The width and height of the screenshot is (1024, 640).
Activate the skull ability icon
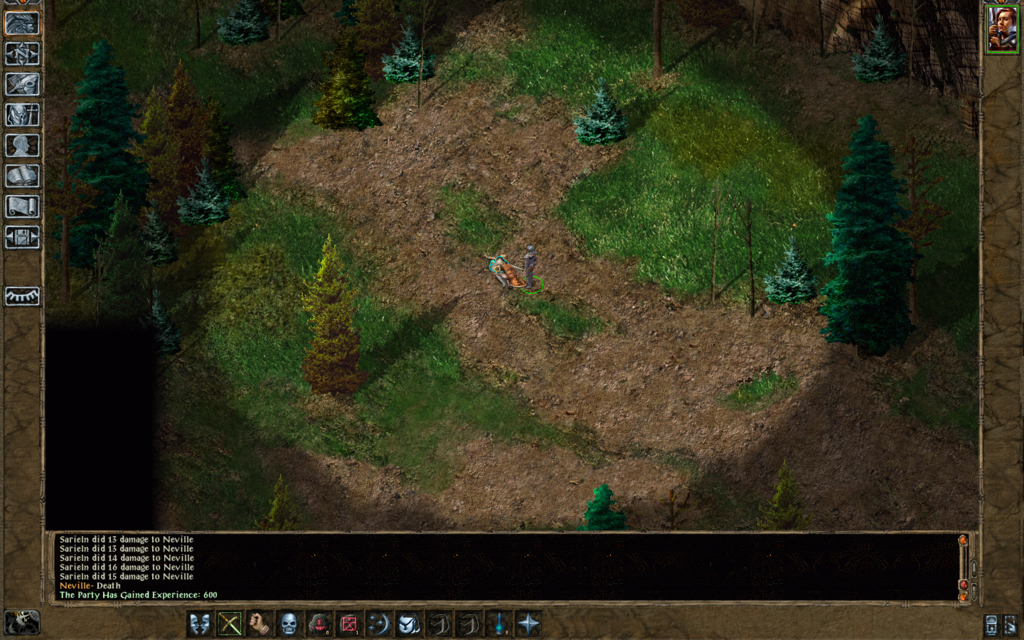290,624
